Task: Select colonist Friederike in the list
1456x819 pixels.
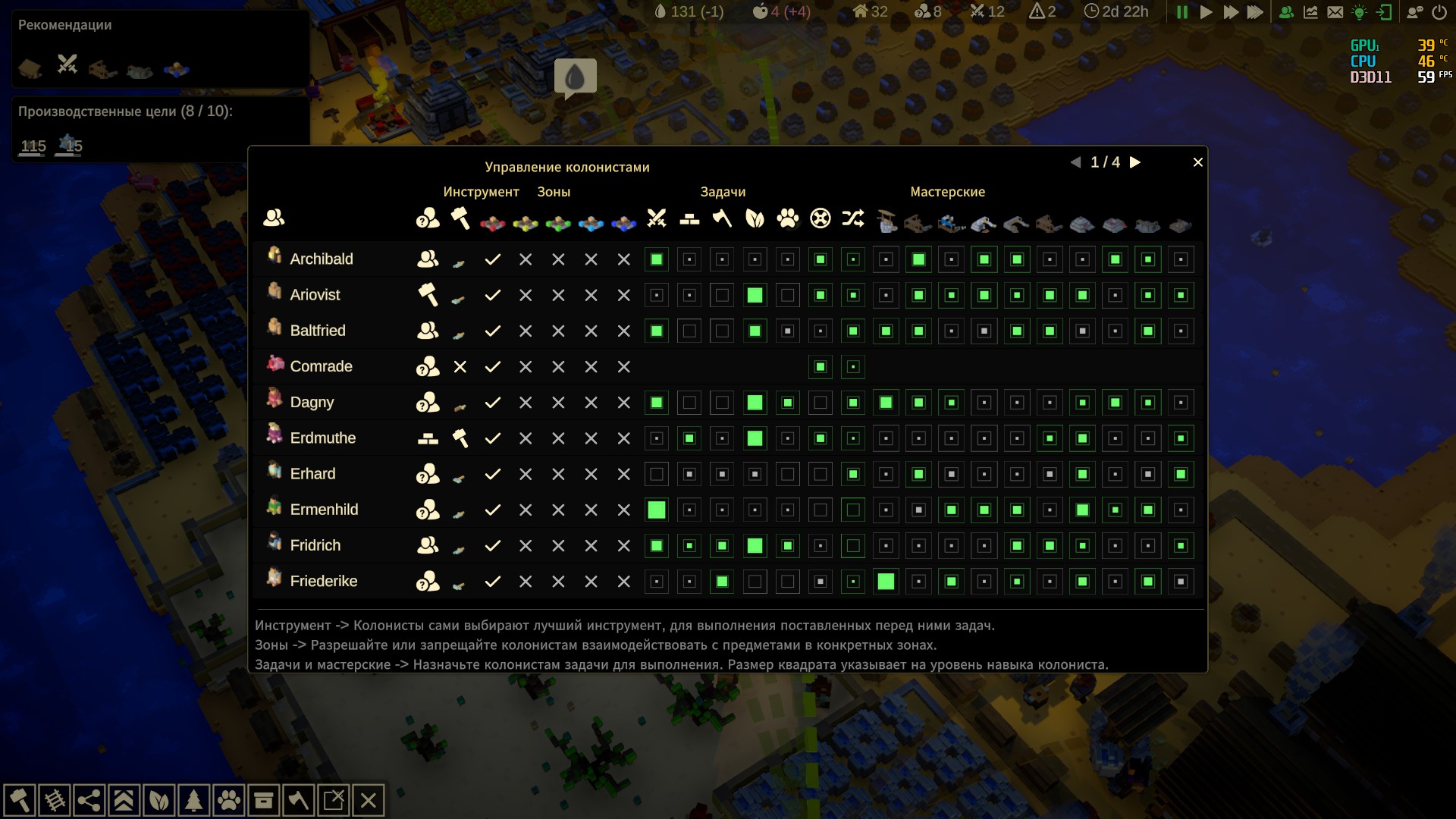Action: 324,582
